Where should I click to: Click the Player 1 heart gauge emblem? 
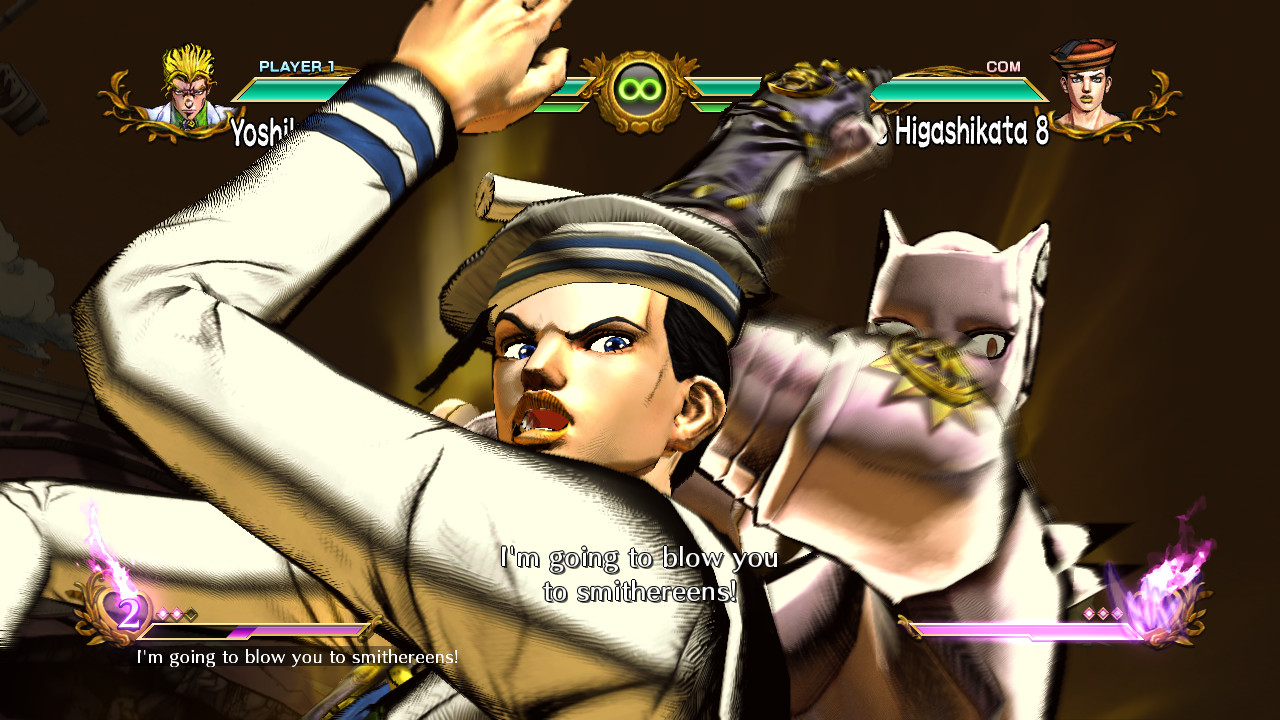pyautogui.click(x=124, y=609)
